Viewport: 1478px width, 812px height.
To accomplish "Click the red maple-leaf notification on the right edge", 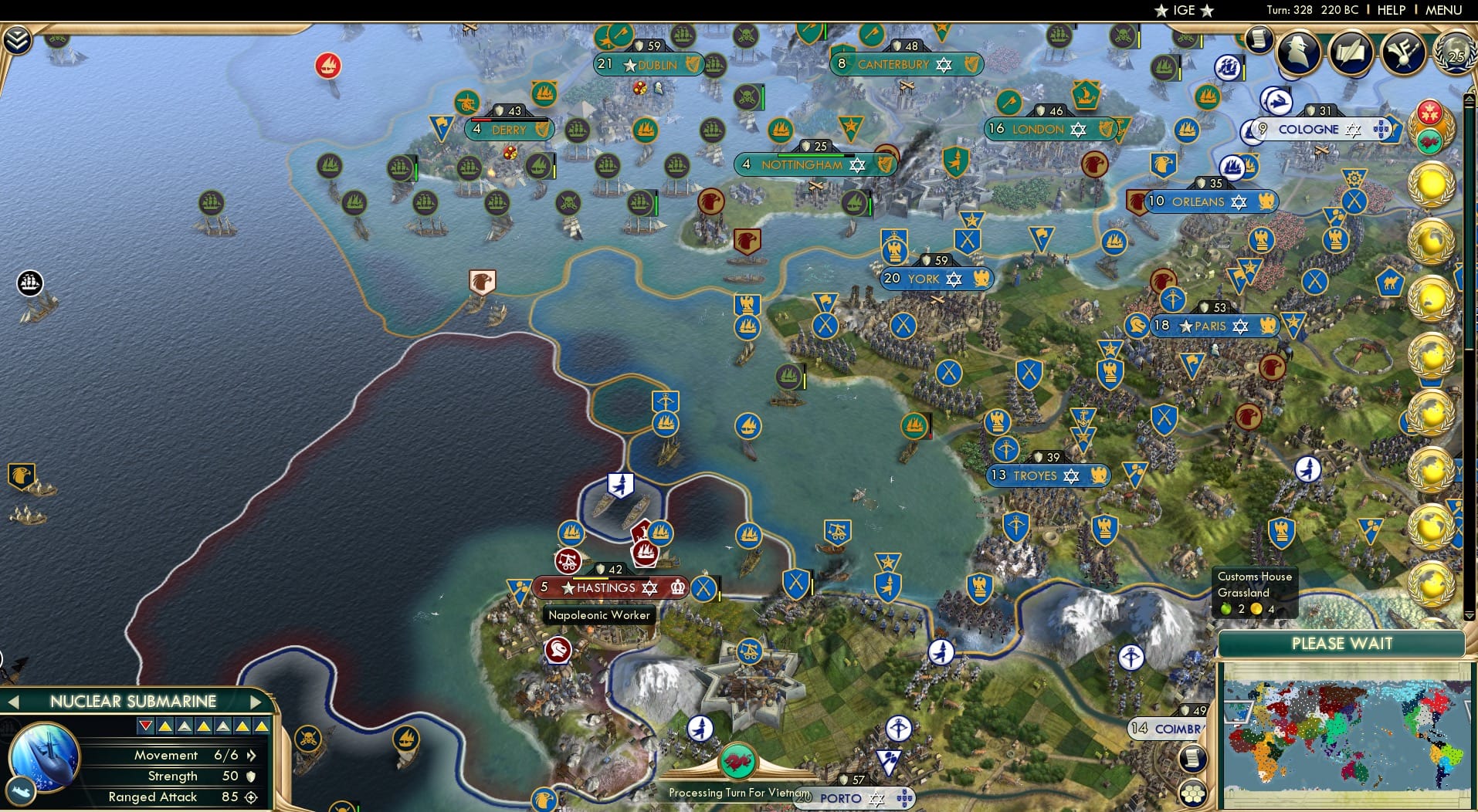I will click(1429, 113).
